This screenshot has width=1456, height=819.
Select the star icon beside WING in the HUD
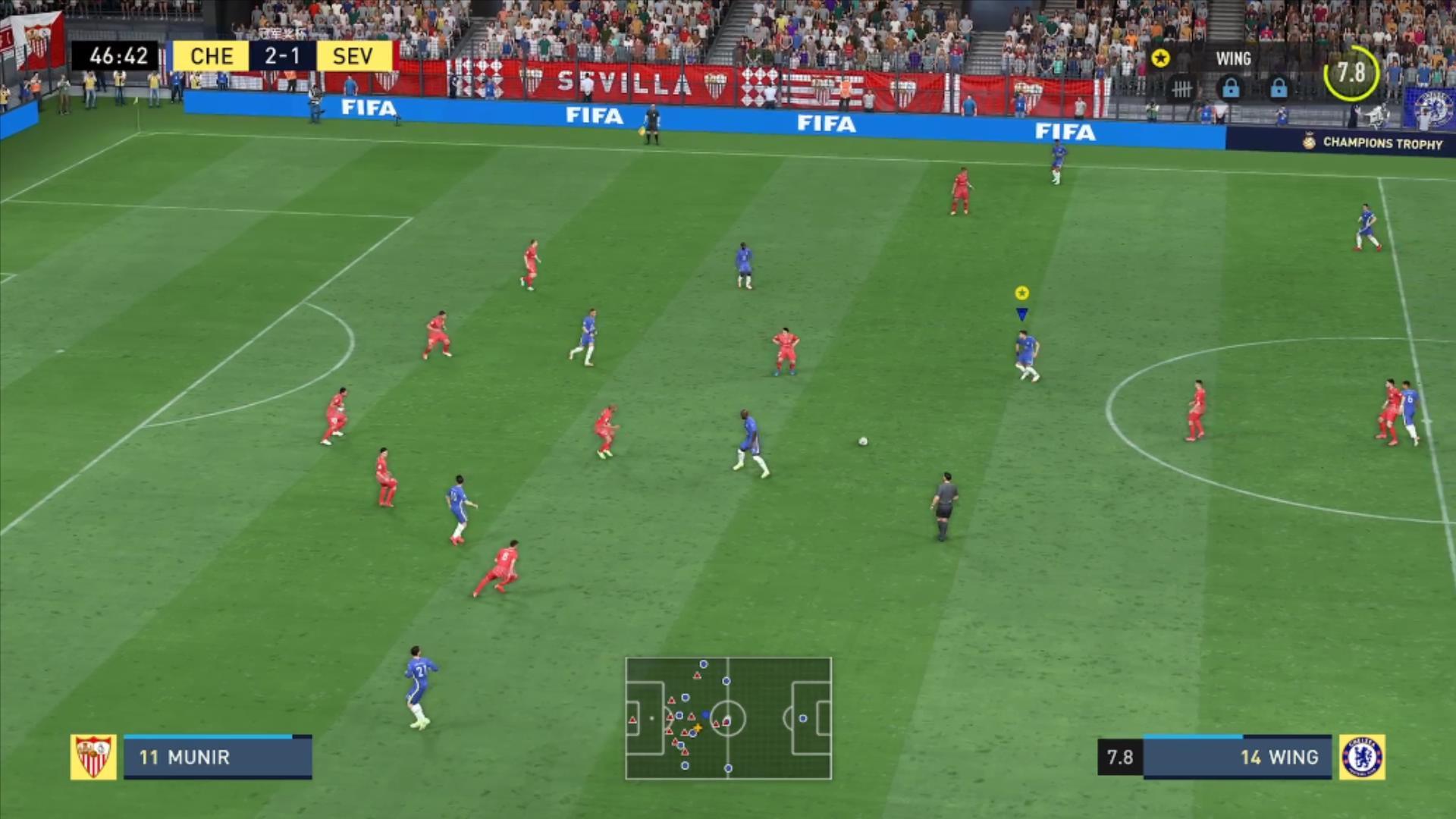click(1160, 58)
